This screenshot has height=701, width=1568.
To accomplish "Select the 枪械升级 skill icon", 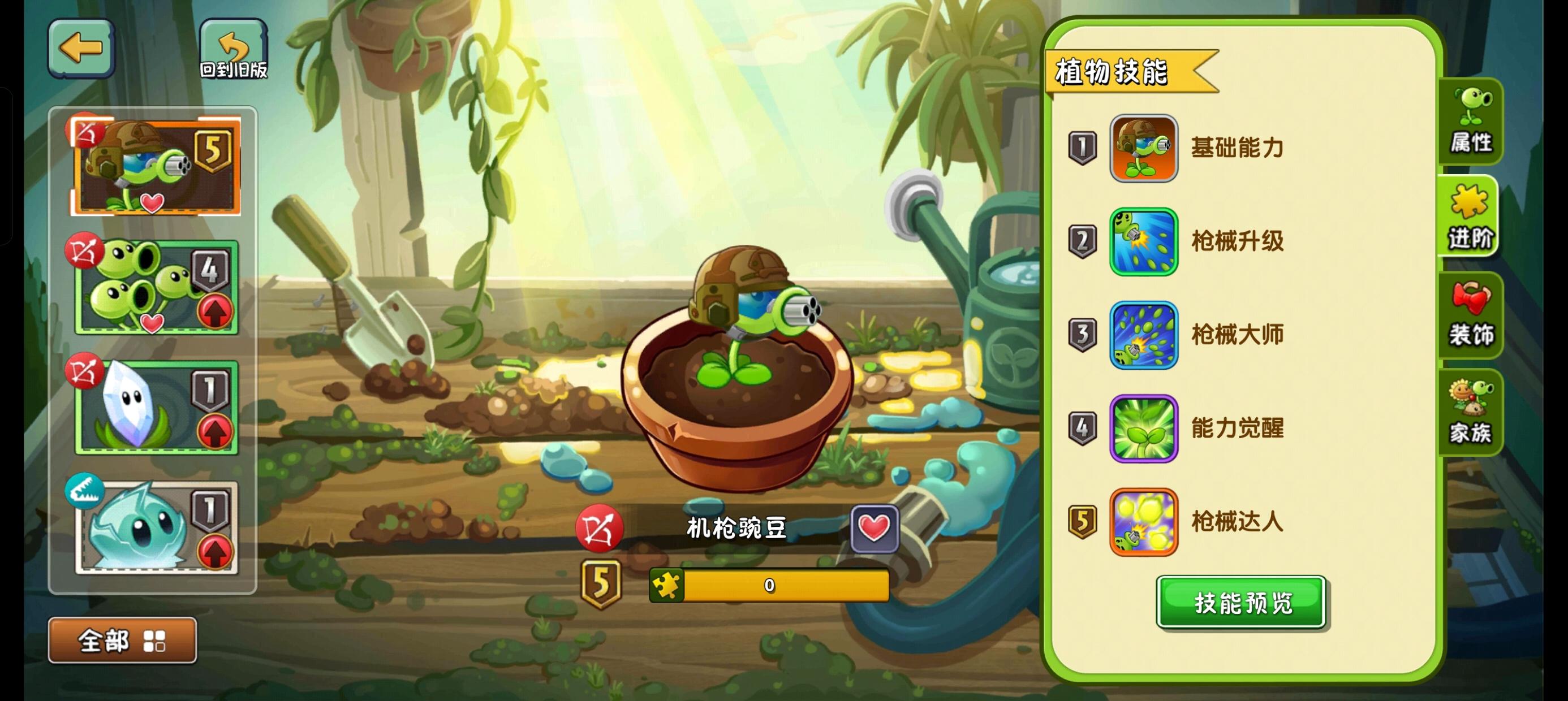I will 1144,241.
